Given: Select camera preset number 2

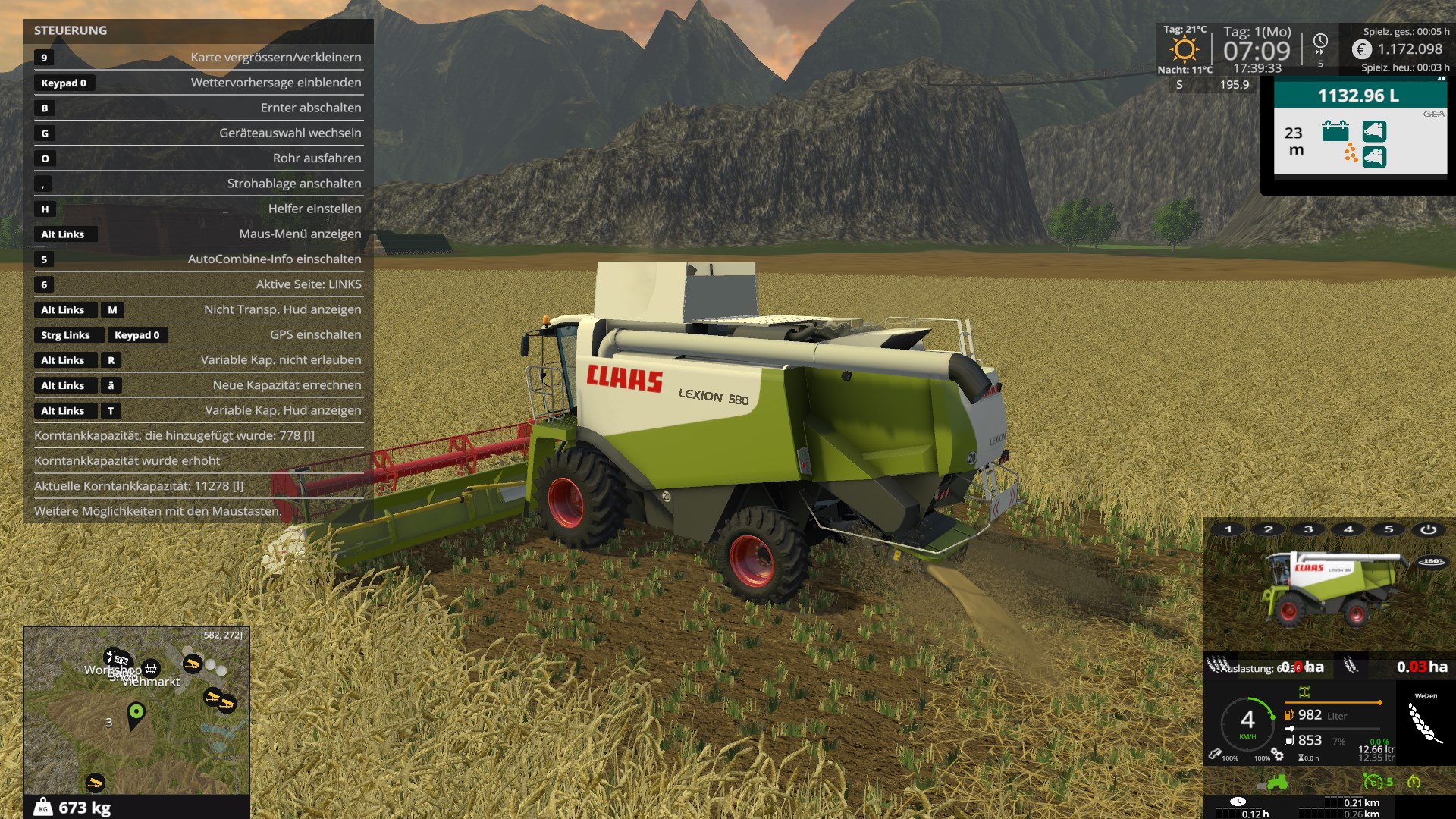Looking at the screenshot, I should click(1269, 529).
